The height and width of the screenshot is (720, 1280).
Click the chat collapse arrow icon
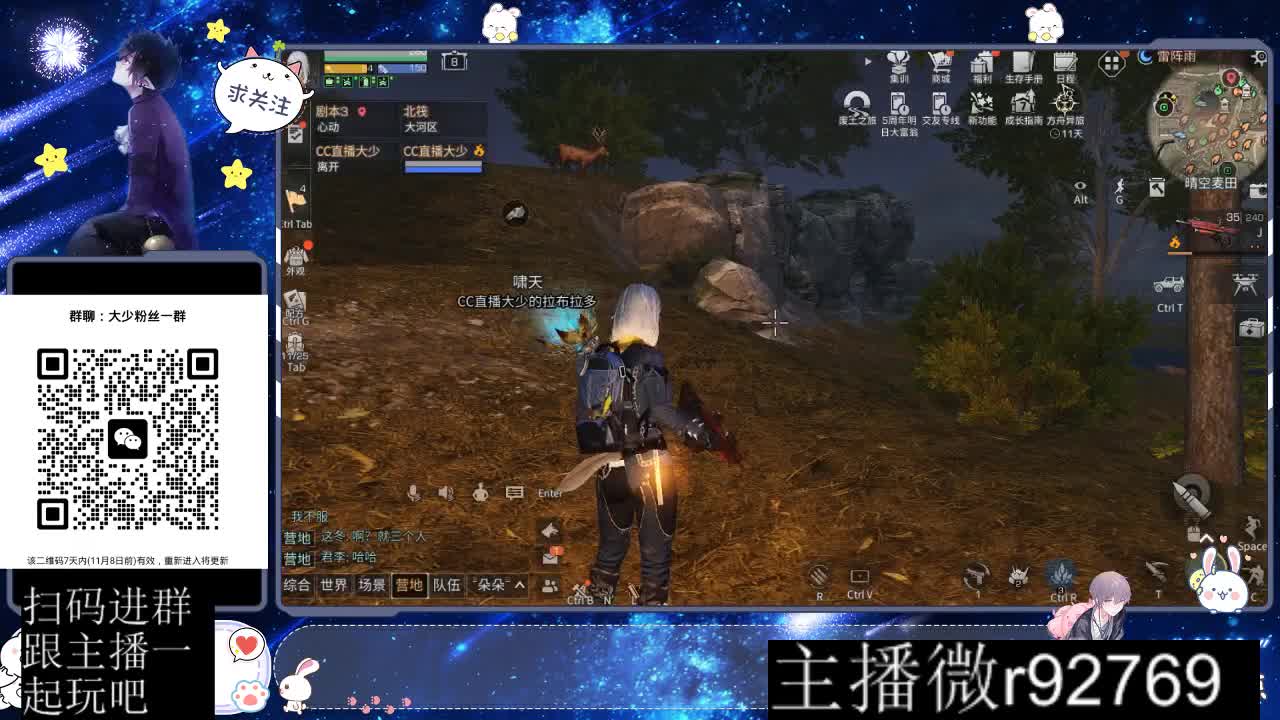(549, 531)
